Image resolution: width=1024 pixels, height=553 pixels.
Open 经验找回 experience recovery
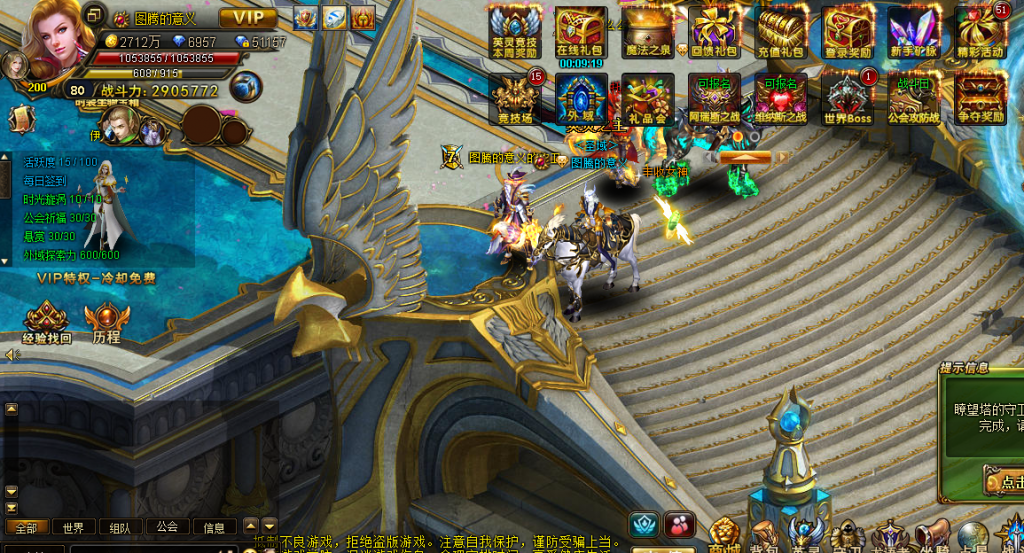click(x=47, y=323)
